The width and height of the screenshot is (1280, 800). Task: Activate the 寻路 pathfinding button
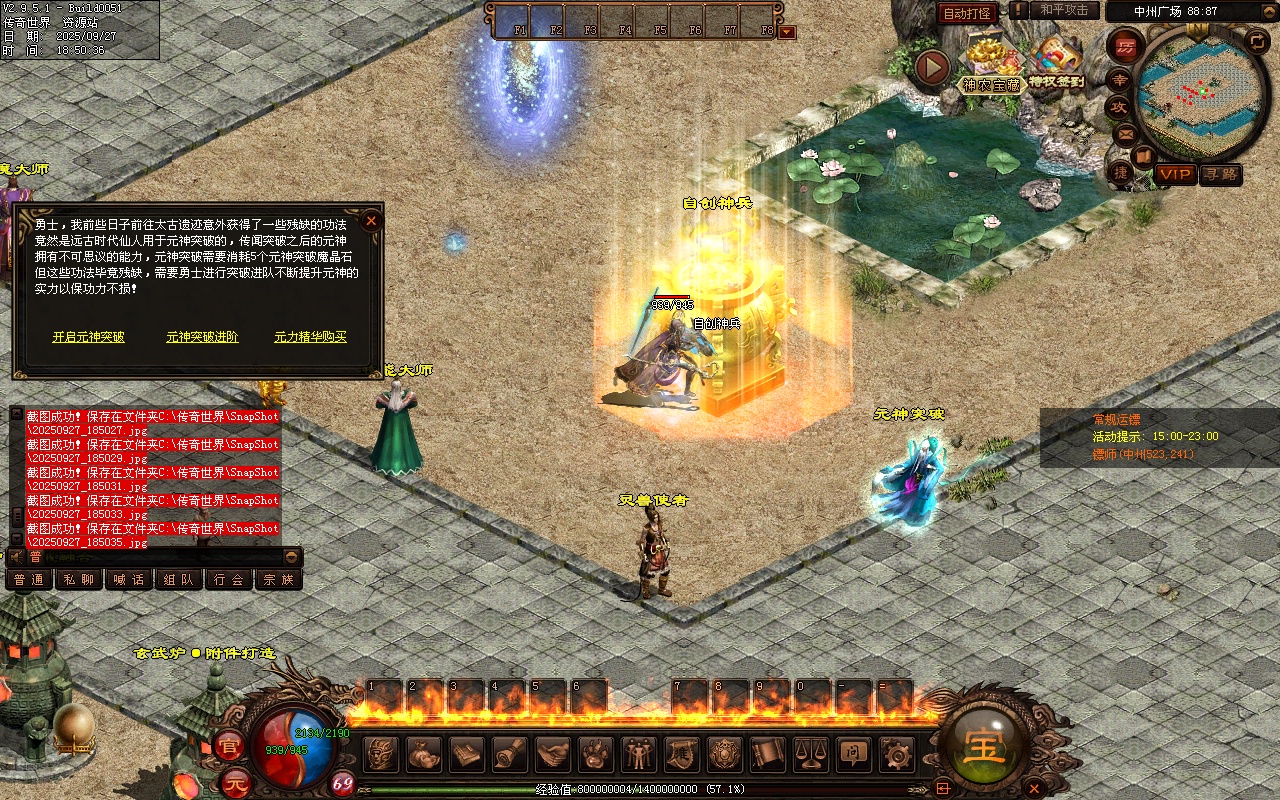pos(1220,174)
